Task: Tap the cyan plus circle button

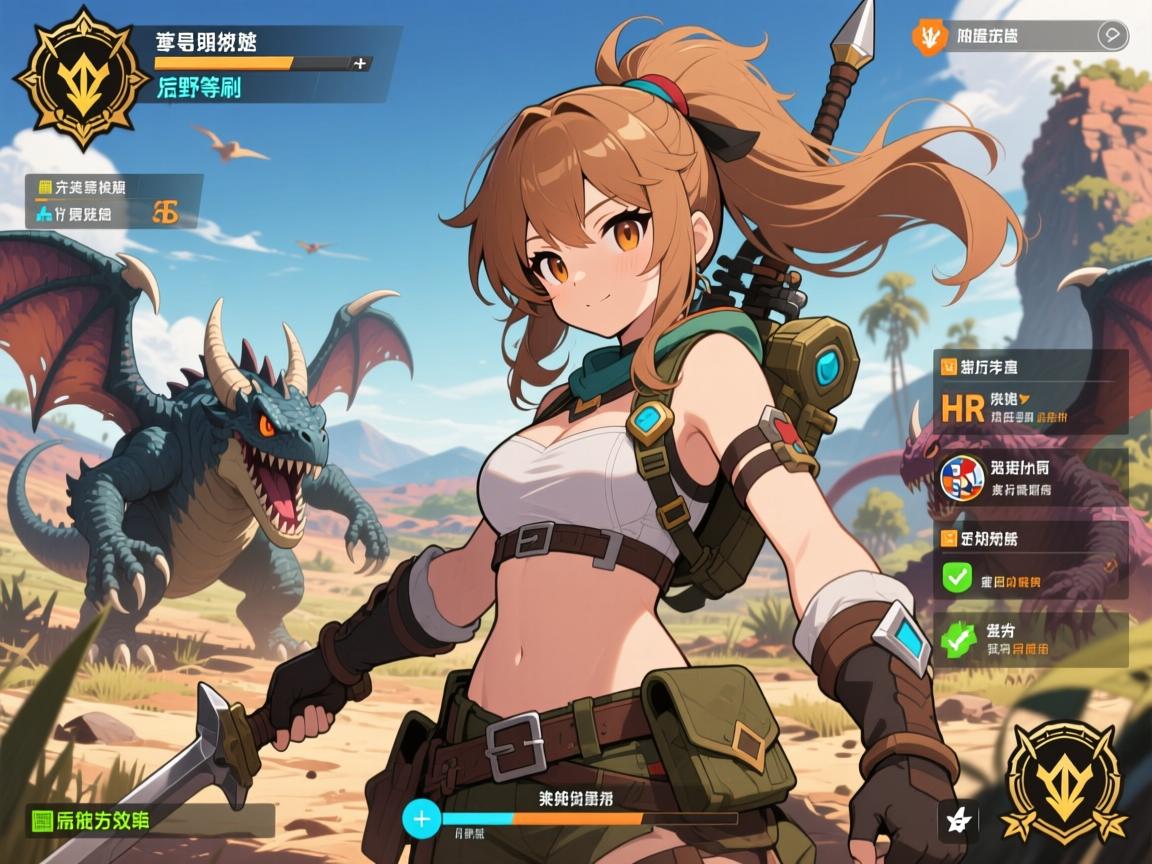Action: pyautogui.click(x=422, y=819)
